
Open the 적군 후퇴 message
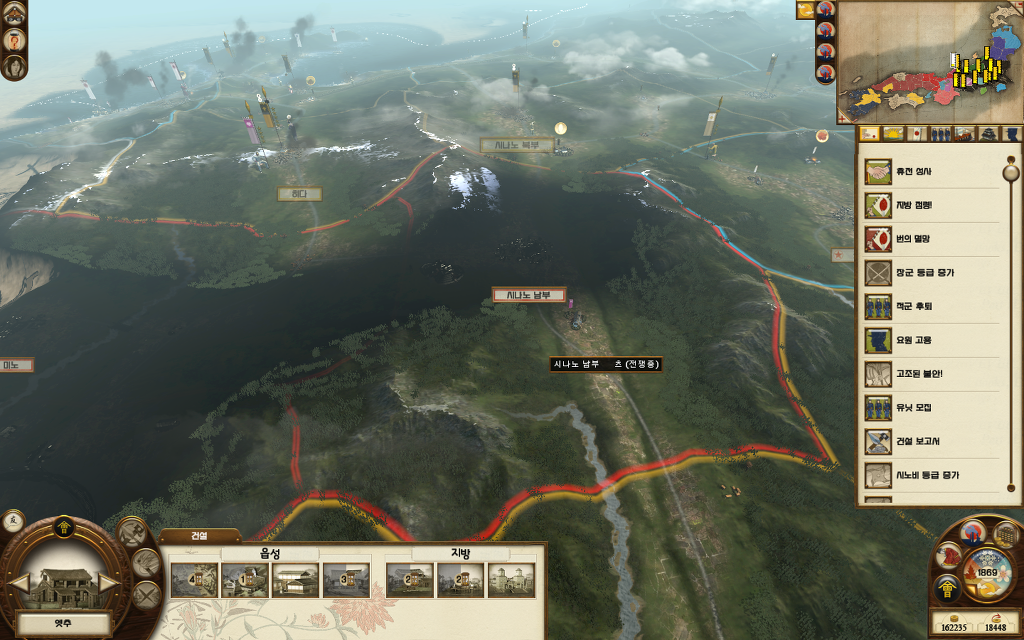(x=910, y=306)
